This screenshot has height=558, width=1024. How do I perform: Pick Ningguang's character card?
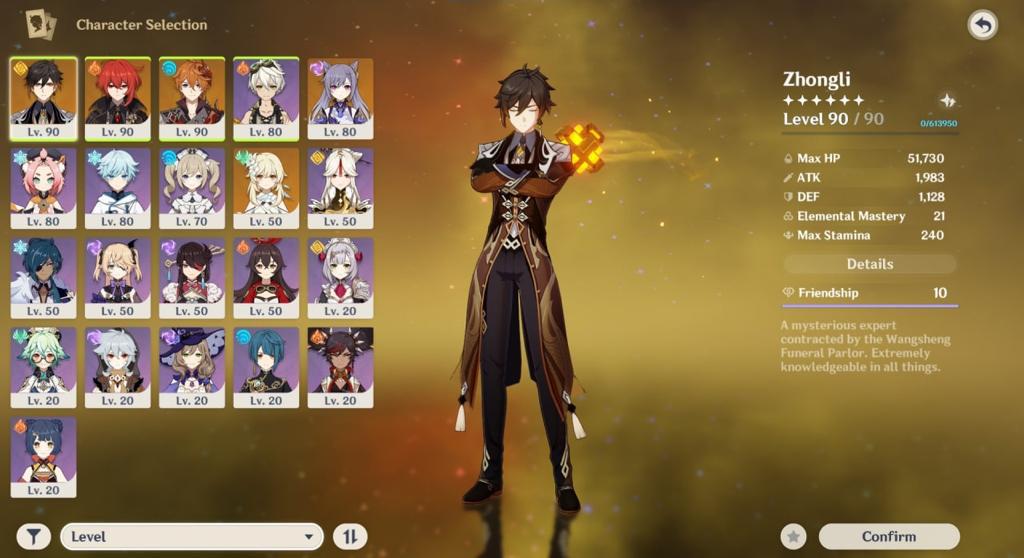click(340, 187)
